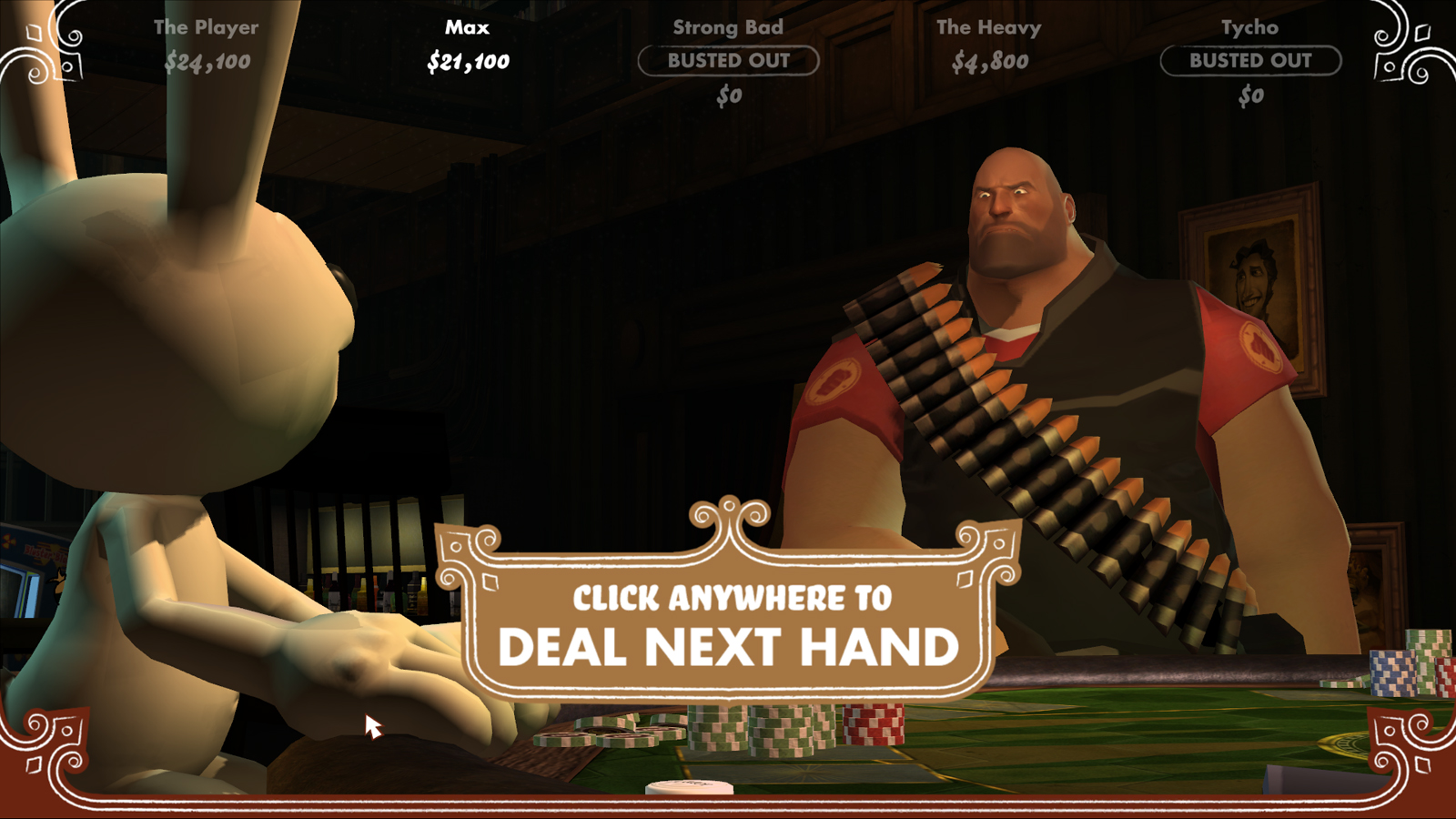Click The Player's $24,100 total
The image size is (1456, 819).
pos(207,62)
